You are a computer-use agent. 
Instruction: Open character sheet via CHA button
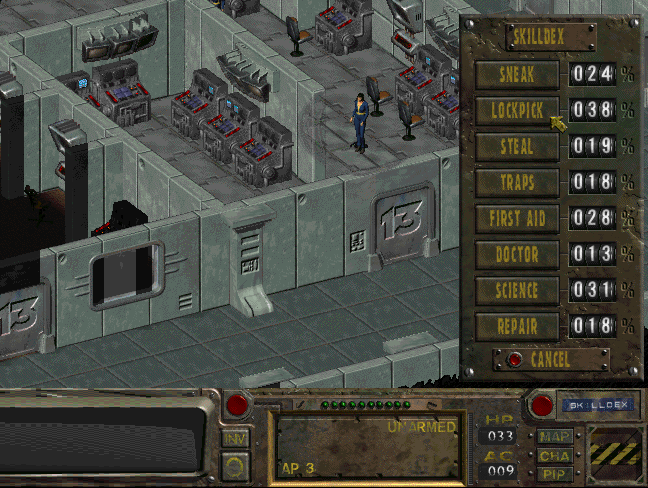(554, 455)
